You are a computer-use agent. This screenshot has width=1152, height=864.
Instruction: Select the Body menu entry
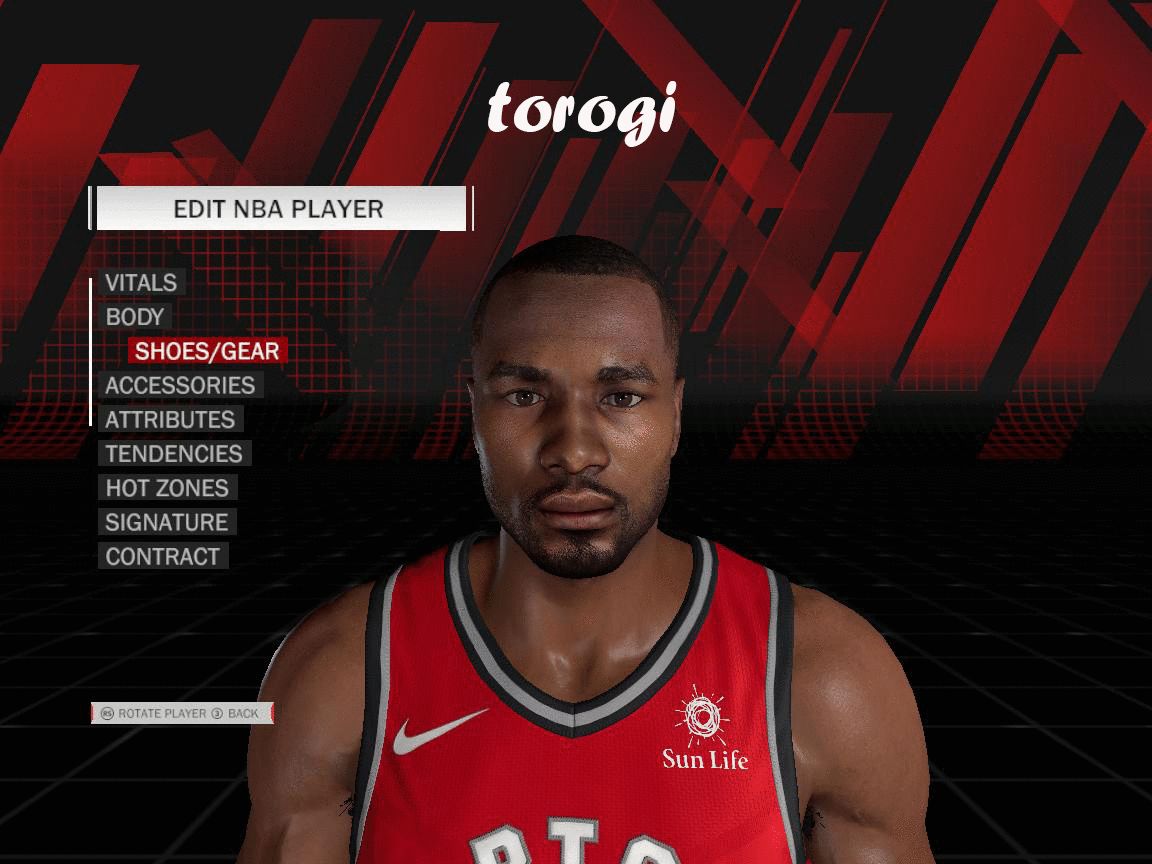click(135, 317)
